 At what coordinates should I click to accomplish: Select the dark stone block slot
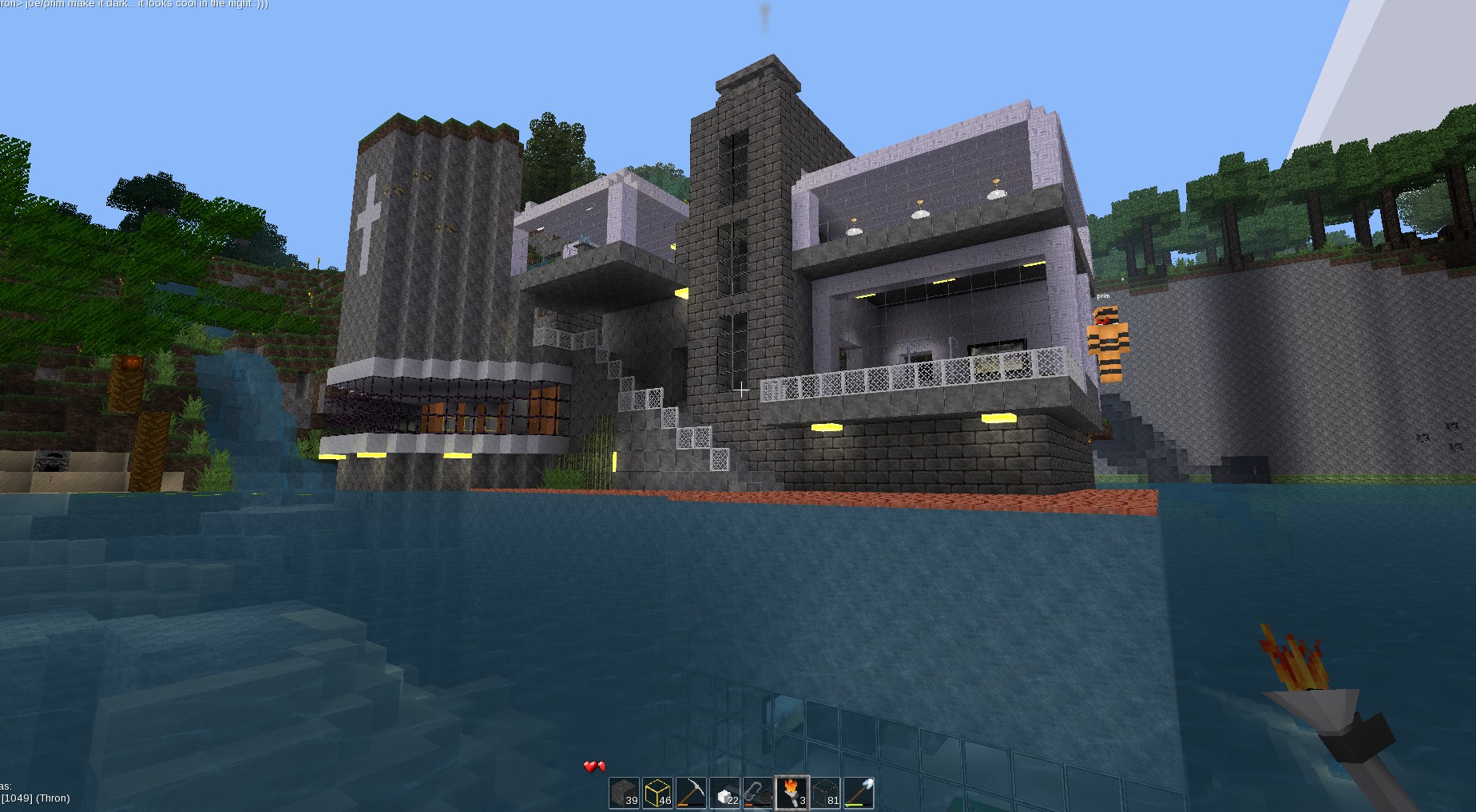click(x=625, y=793)
